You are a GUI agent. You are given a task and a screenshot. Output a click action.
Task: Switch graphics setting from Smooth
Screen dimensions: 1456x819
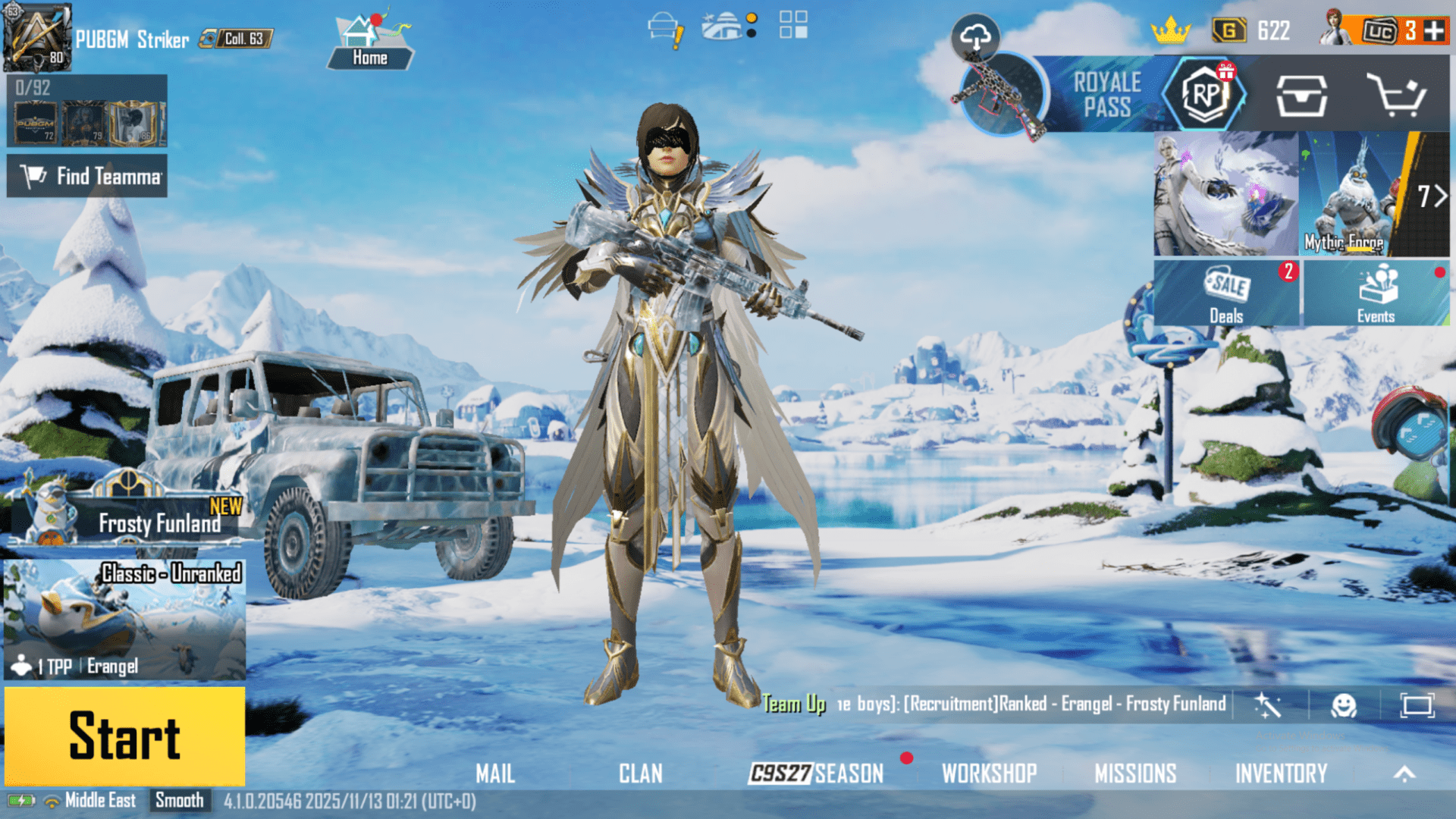tap(180, 800)
